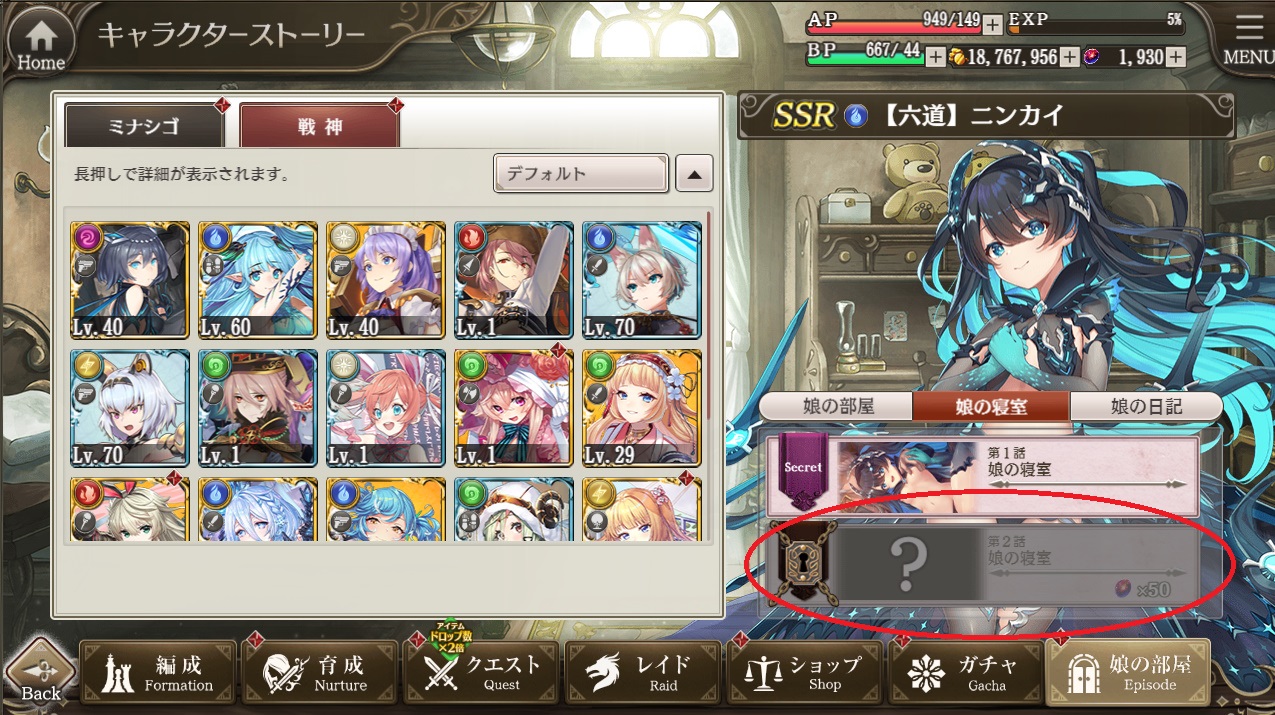Go to the Home screen
The width and height of the screenshot is (1275, 715).
point(41,43)
